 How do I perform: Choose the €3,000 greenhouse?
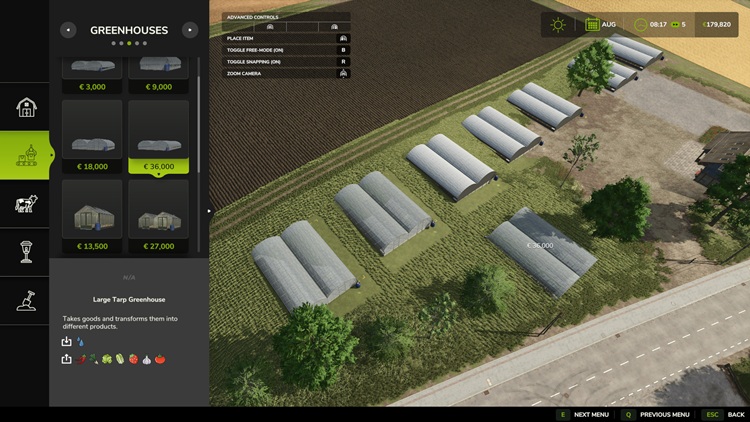point(92,75)
